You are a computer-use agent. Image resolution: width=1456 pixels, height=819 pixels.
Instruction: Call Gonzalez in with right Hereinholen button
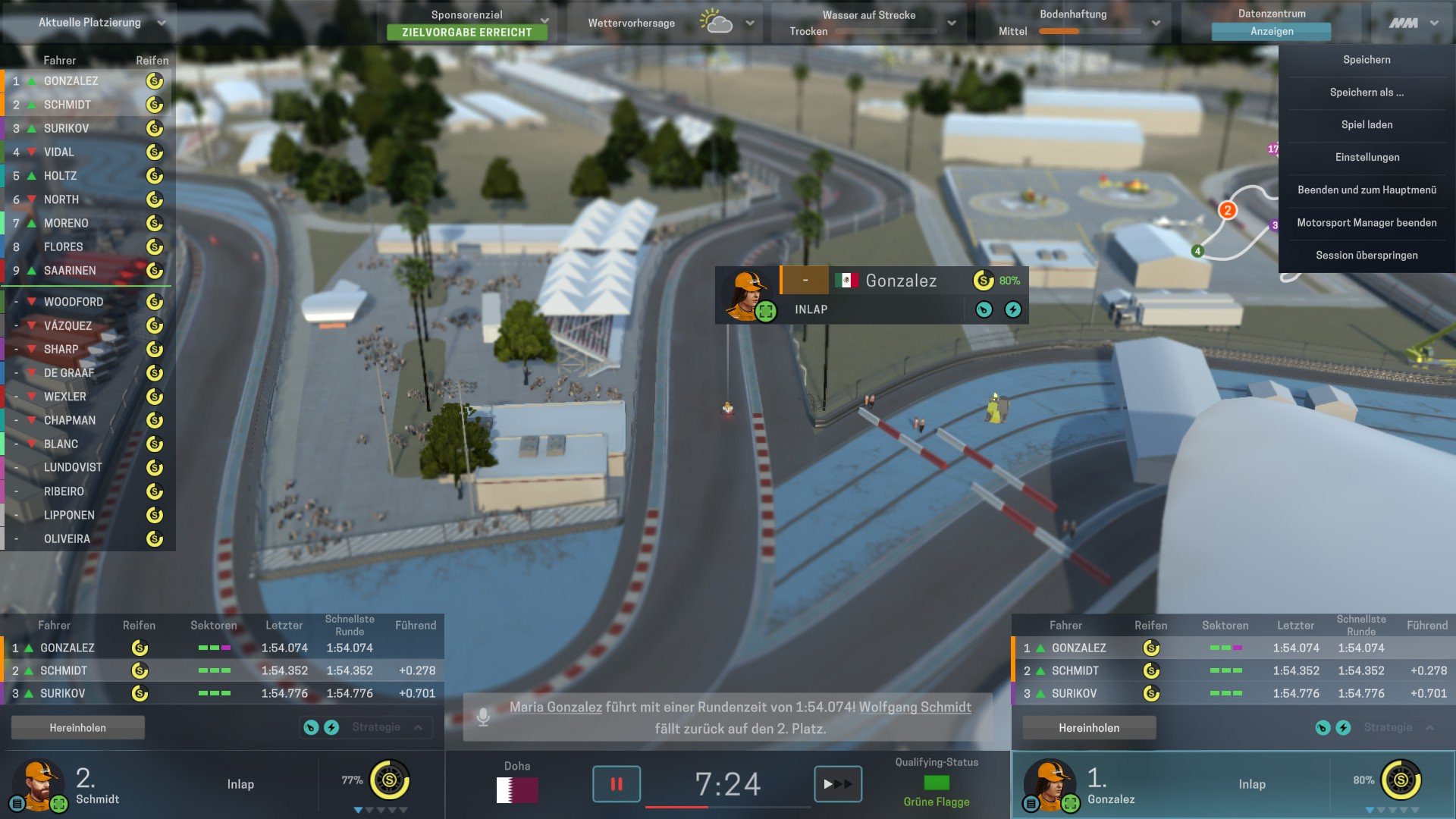pos(1089,728)
